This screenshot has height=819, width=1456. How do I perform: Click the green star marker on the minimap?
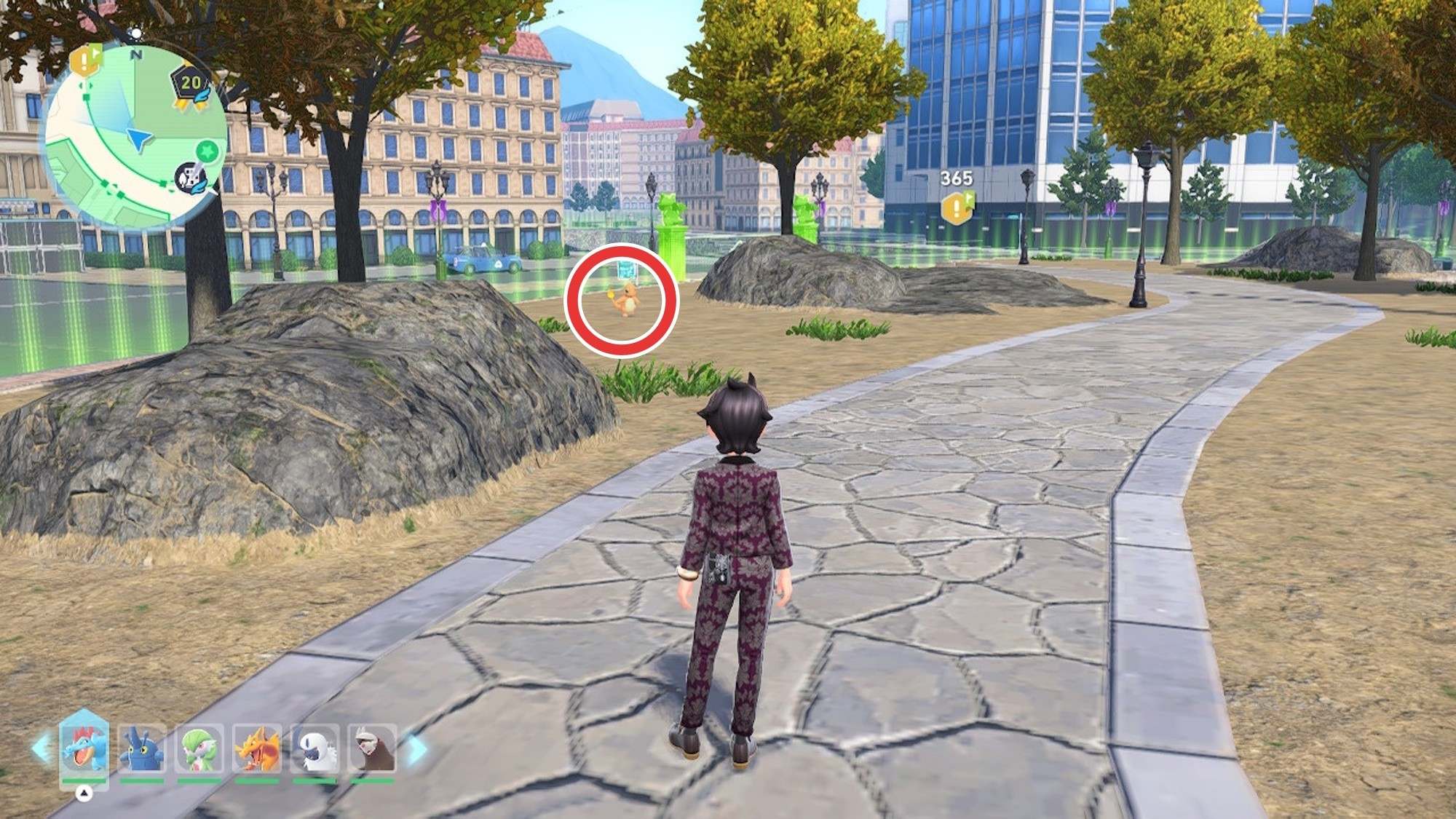[208, 152]
